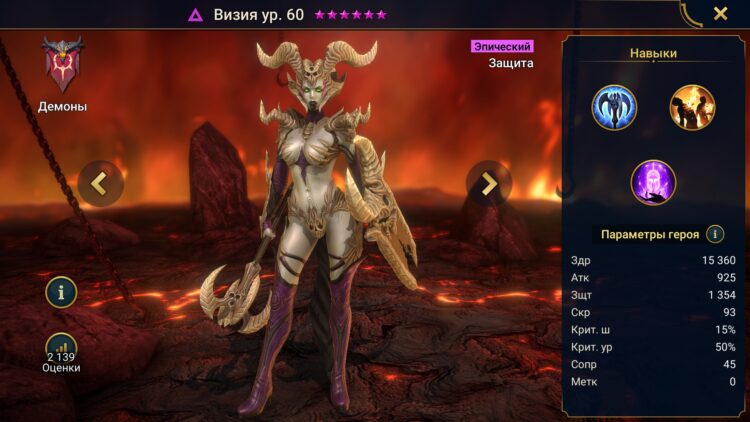Click the Демоны faction emblem
This screenshot has width=750, height=422.
pos(62,65)
